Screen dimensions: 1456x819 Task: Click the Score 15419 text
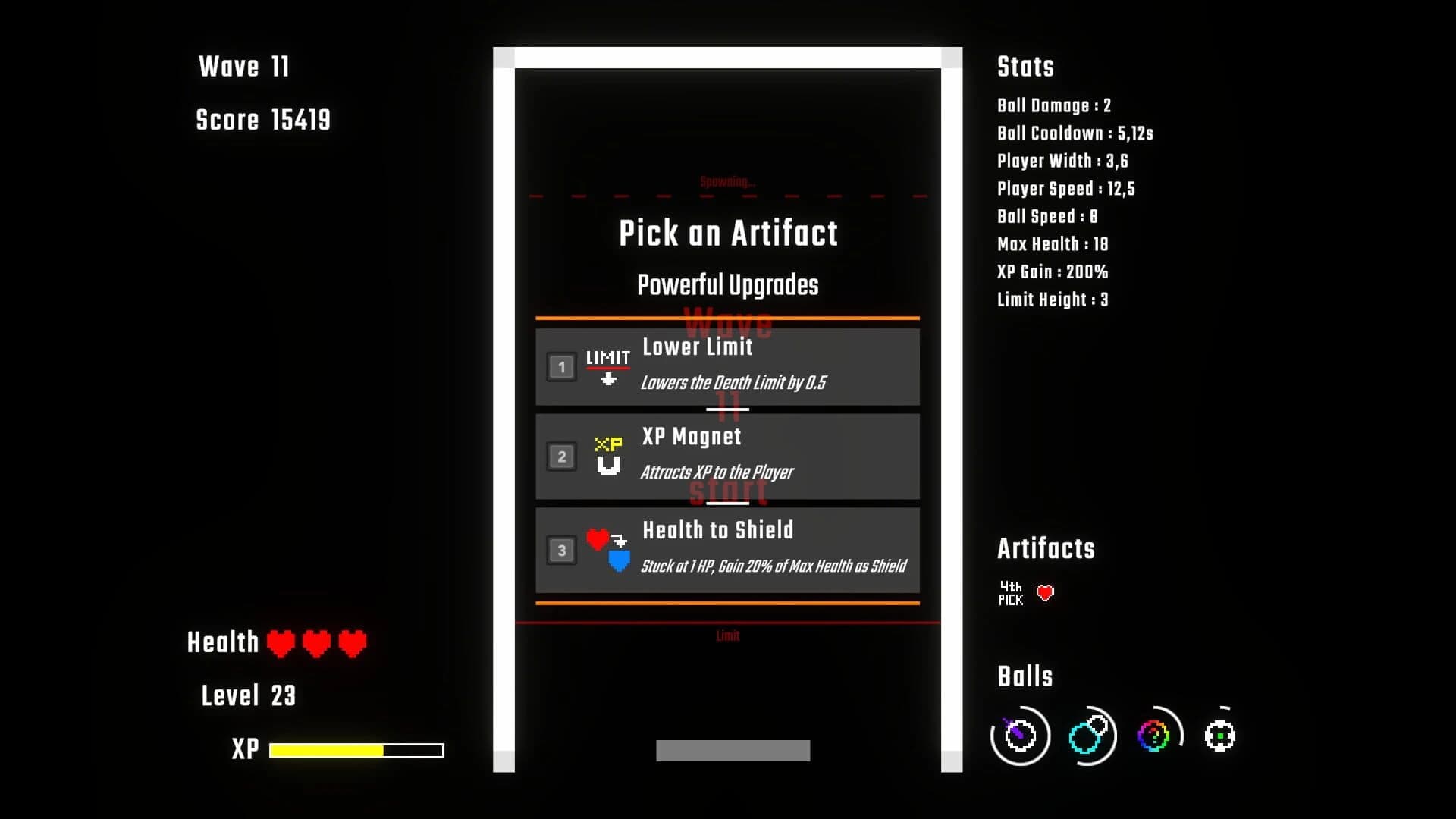point(263,120)
